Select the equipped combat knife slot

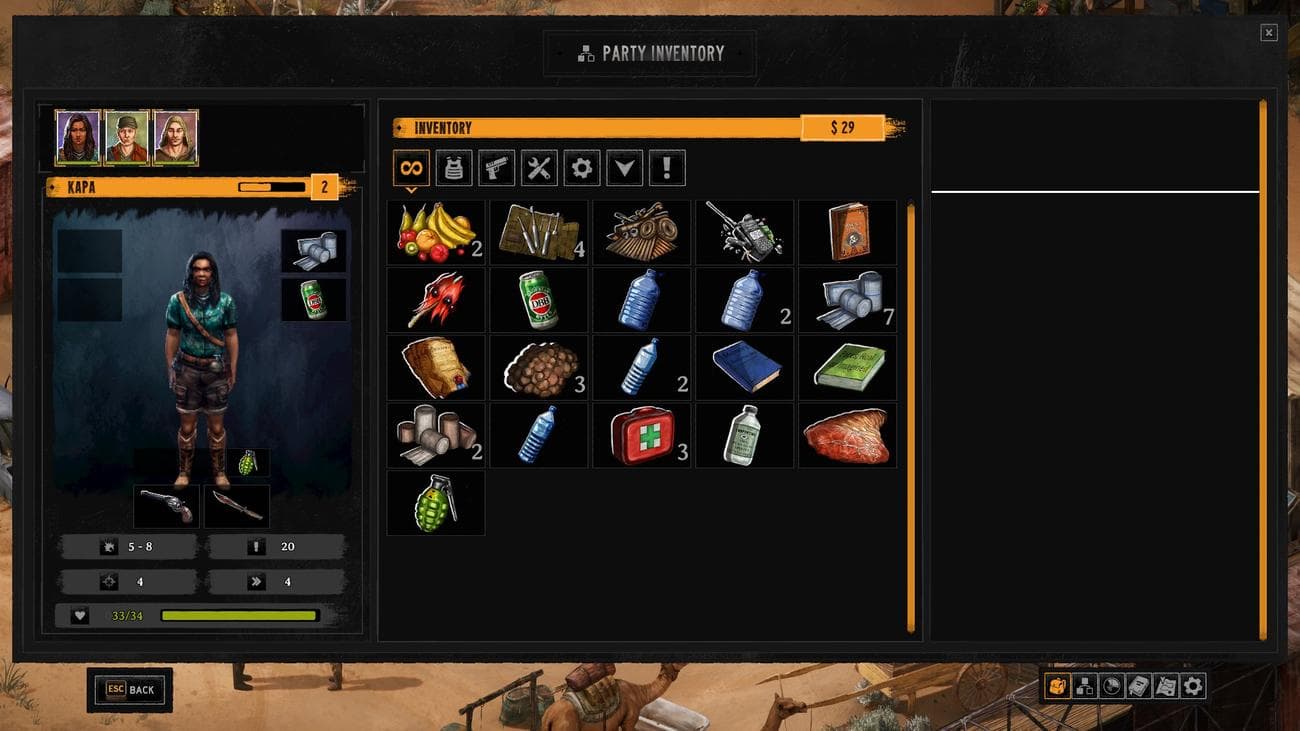tap(237, 506)
